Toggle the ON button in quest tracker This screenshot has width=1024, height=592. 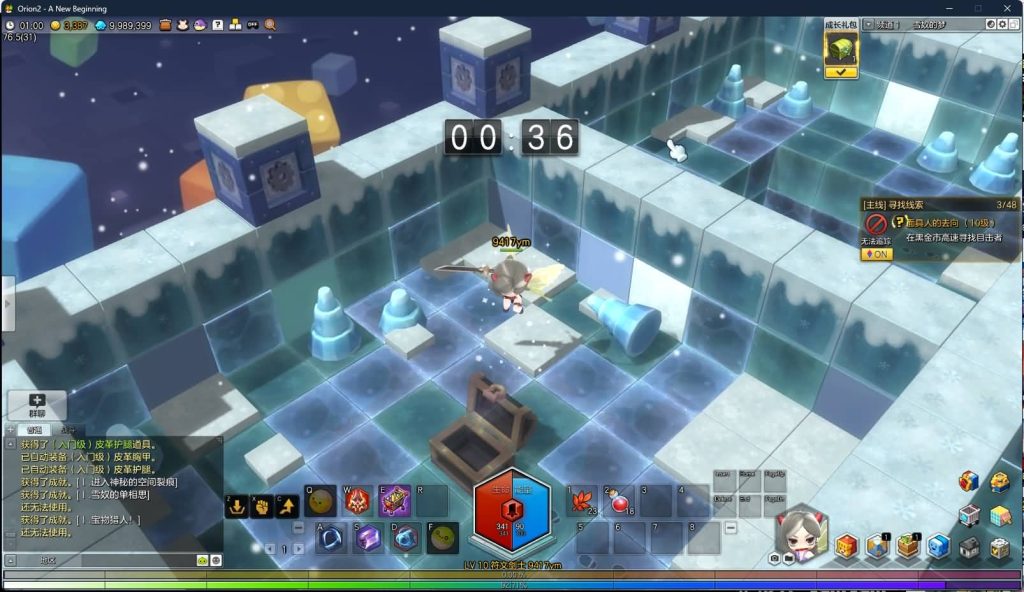coord(874,254)
